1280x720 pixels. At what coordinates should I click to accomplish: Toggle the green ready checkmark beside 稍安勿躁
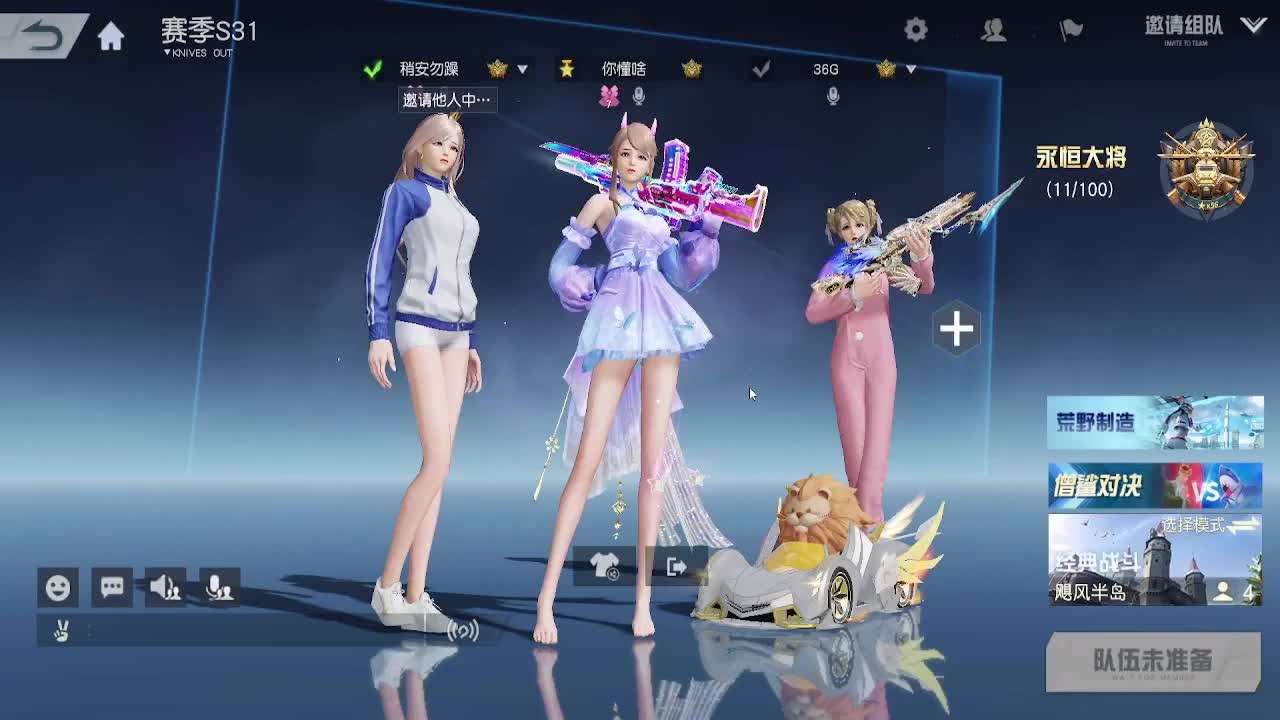[x=370, y=69]
